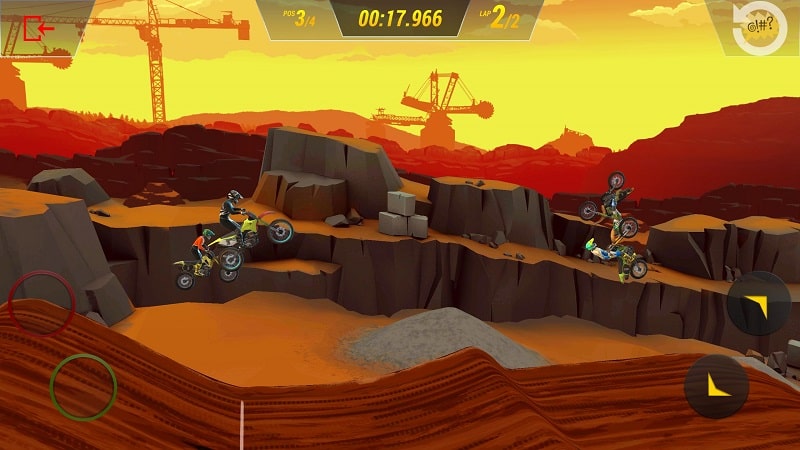Image resolution: width=800 pixels, height=450 pixels.
Task: Tap the red exit arrow icon
Action: [x=40, y=29]
